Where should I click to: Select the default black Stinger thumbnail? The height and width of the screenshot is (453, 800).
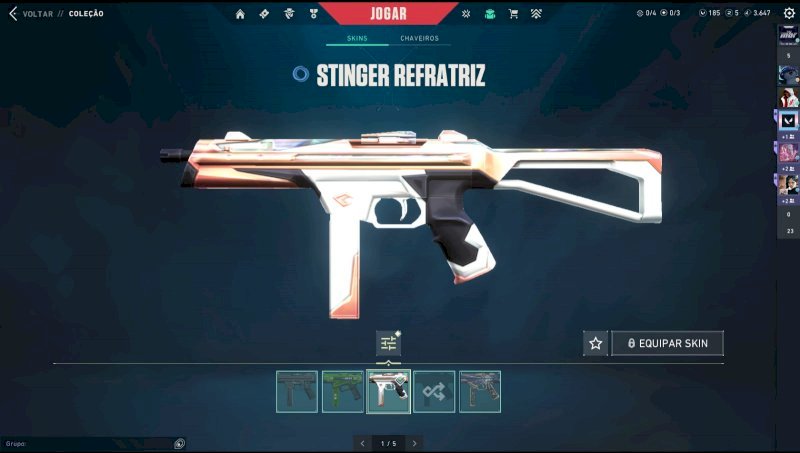pos(297,391)
